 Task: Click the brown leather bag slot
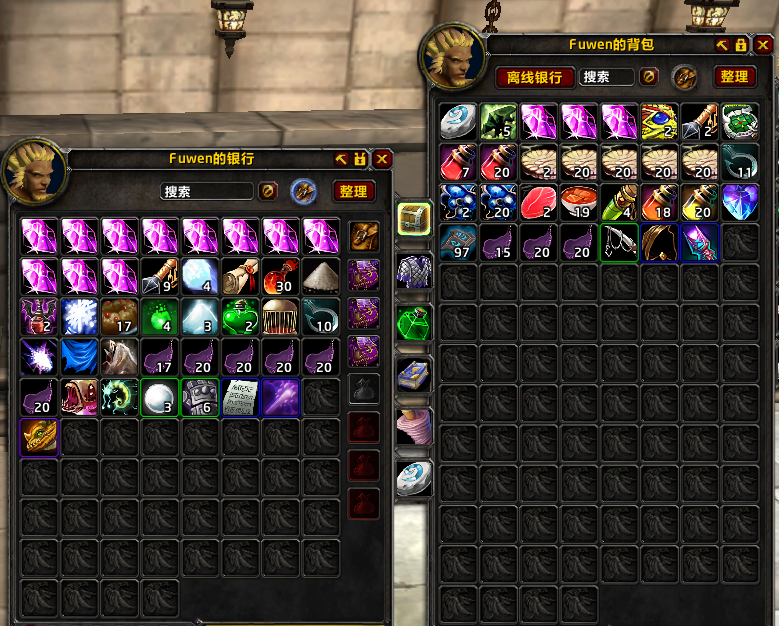click(363, 236)
